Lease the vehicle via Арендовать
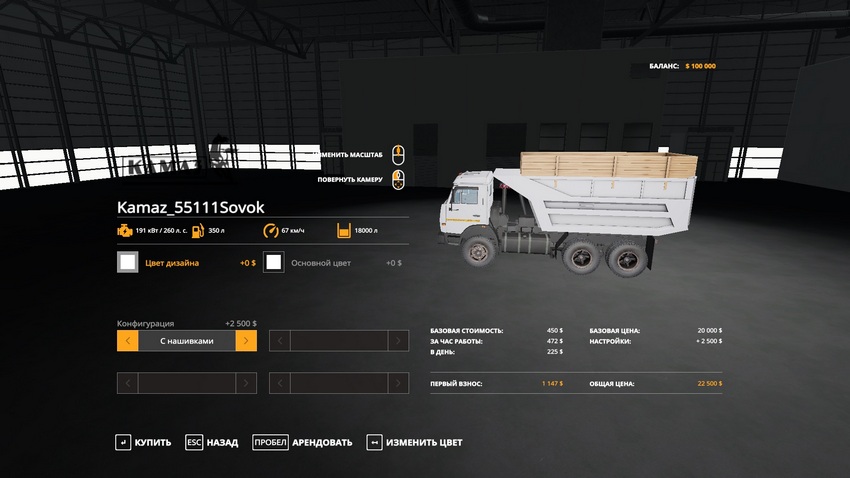Viewport: 850px width, 478px height. pyautogui.click(x=302, y=442)
